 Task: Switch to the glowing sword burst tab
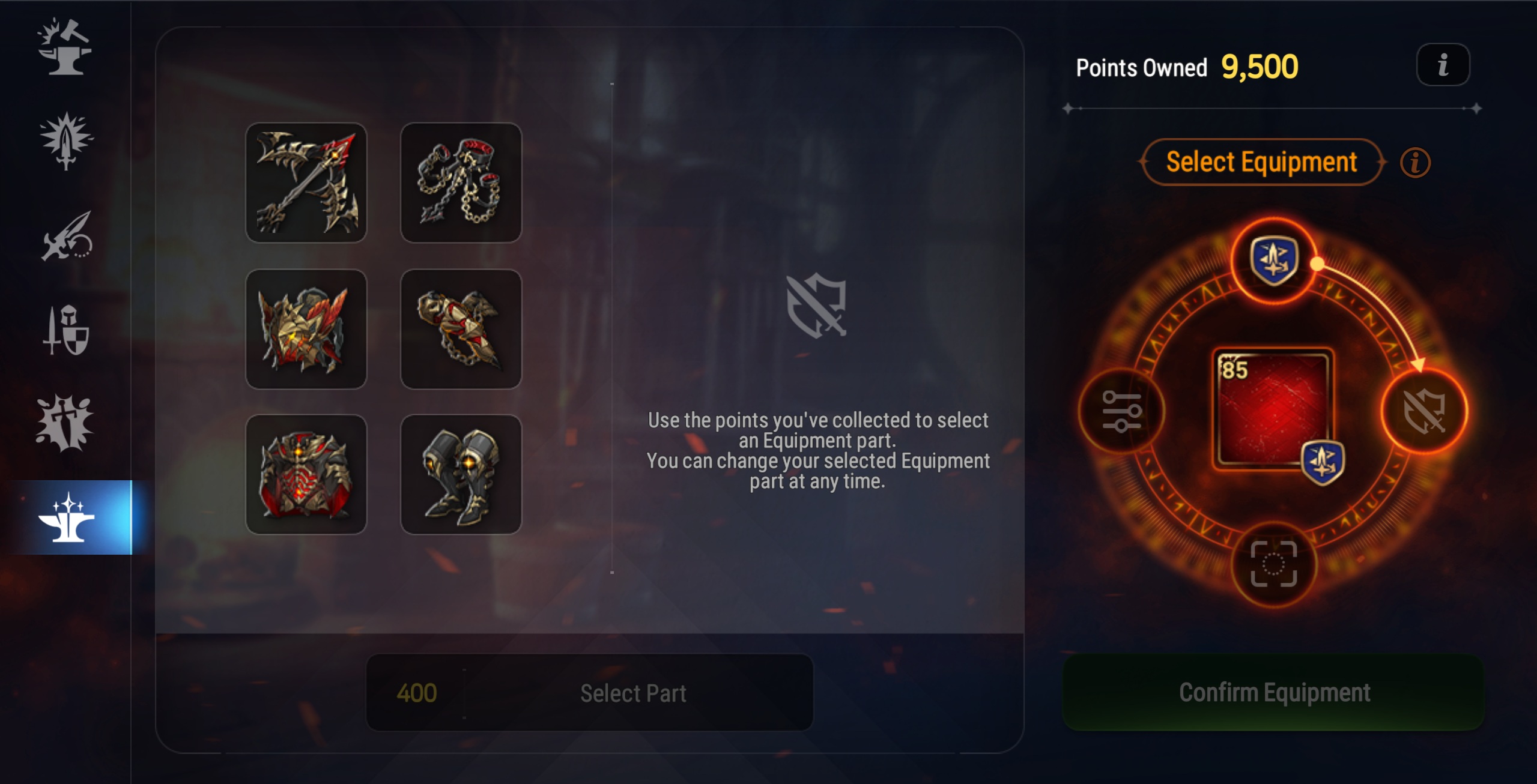66,141
